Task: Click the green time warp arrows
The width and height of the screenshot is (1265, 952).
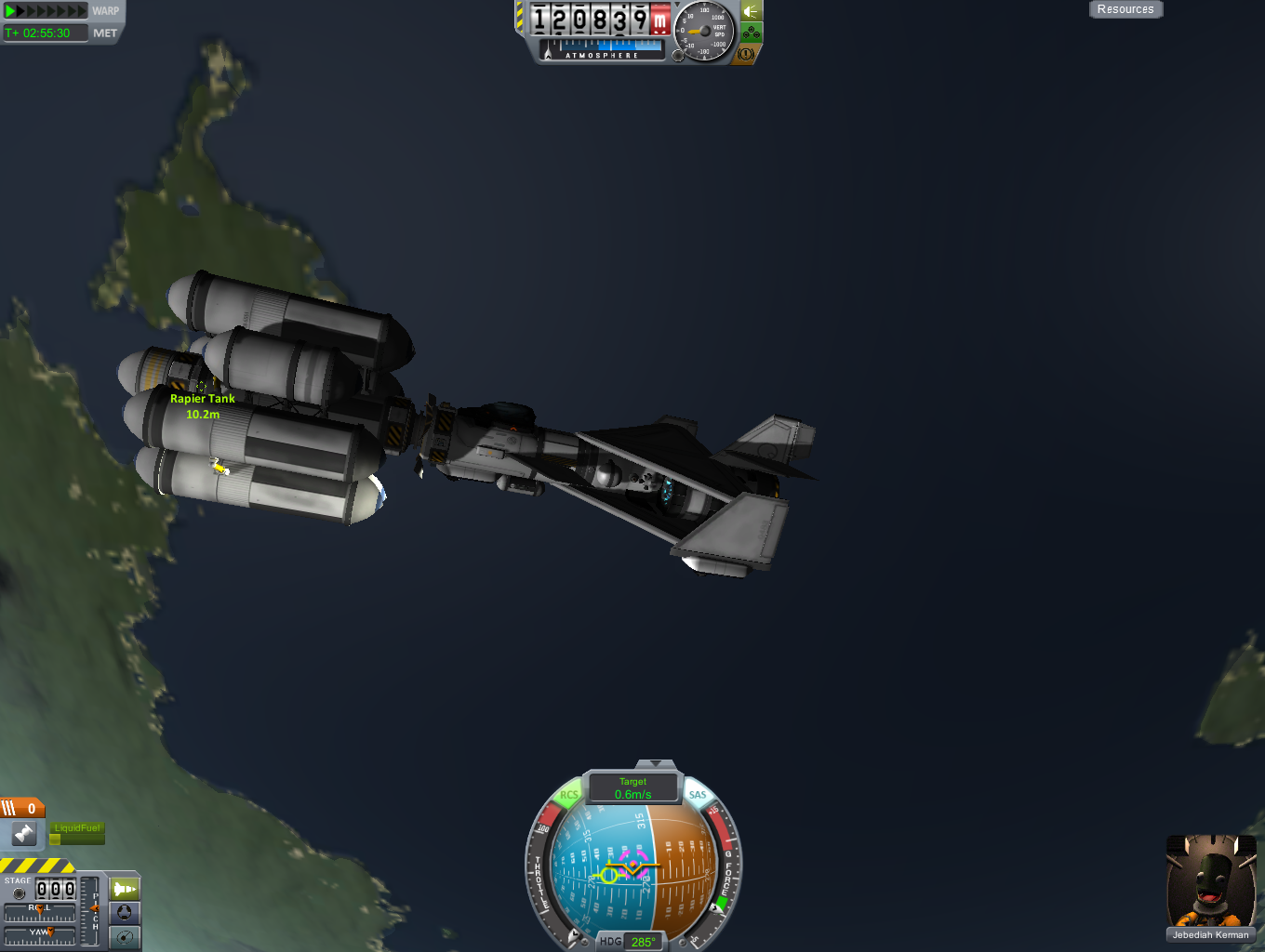Action: [45, 11]
